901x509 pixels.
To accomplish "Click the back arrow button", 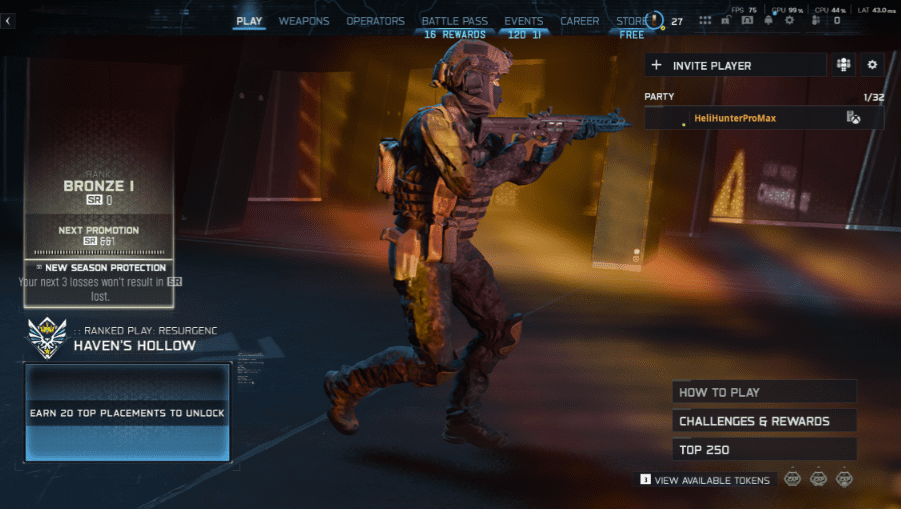I will coord(8,21).
